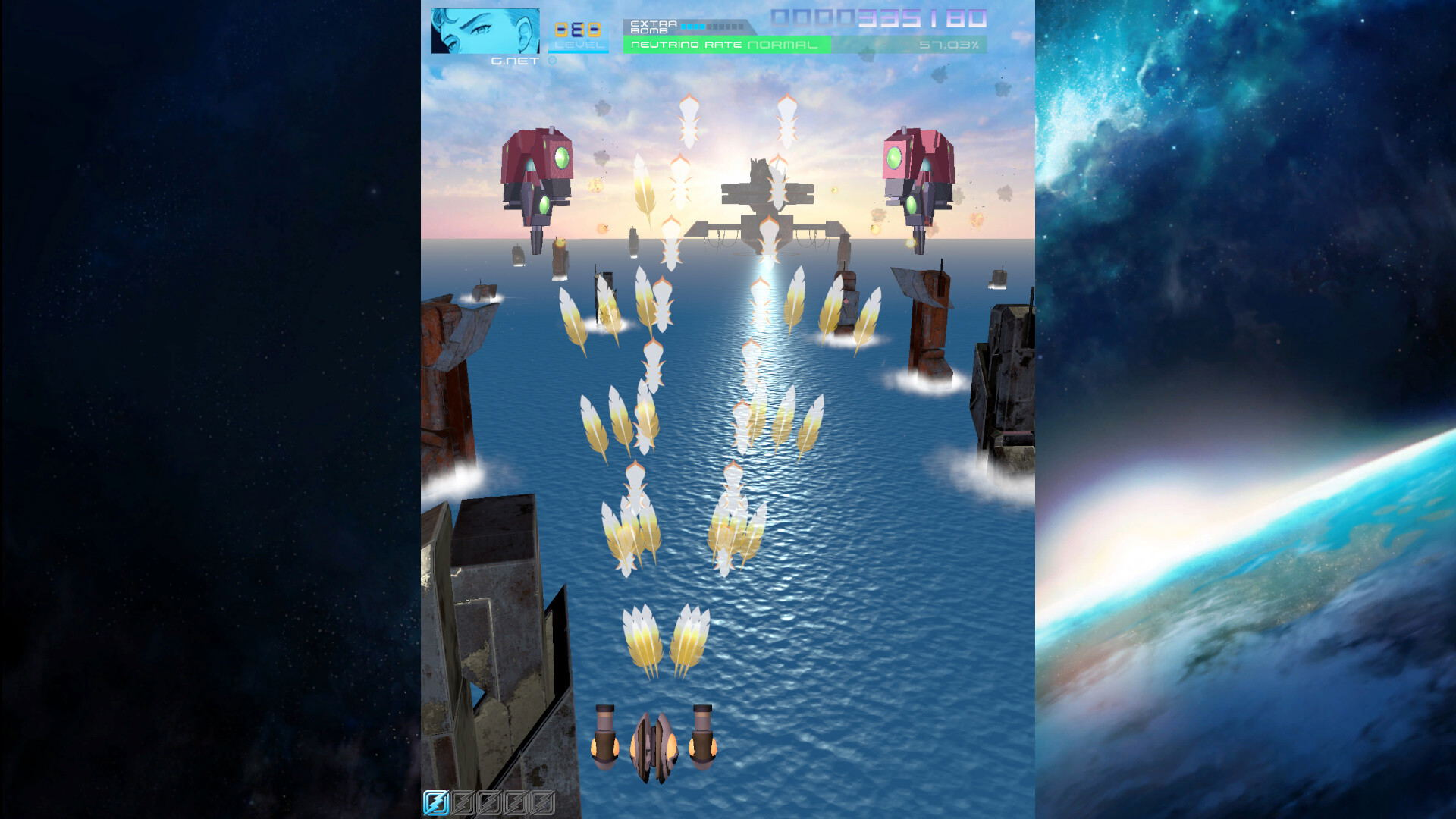Click the LEVEL digits display
This screenshot has width=1456, height=819.
pos(579,30)
